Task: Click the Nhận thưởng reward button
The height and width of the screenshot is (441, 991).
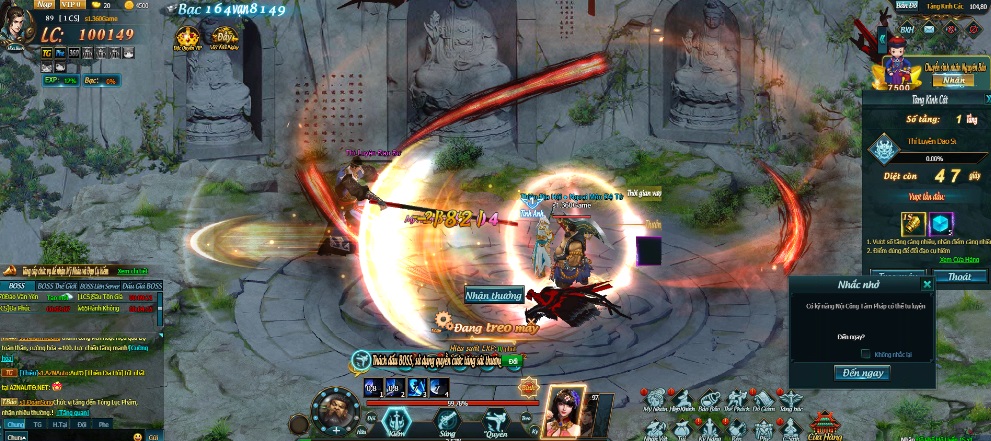Action: click(494, 295)
